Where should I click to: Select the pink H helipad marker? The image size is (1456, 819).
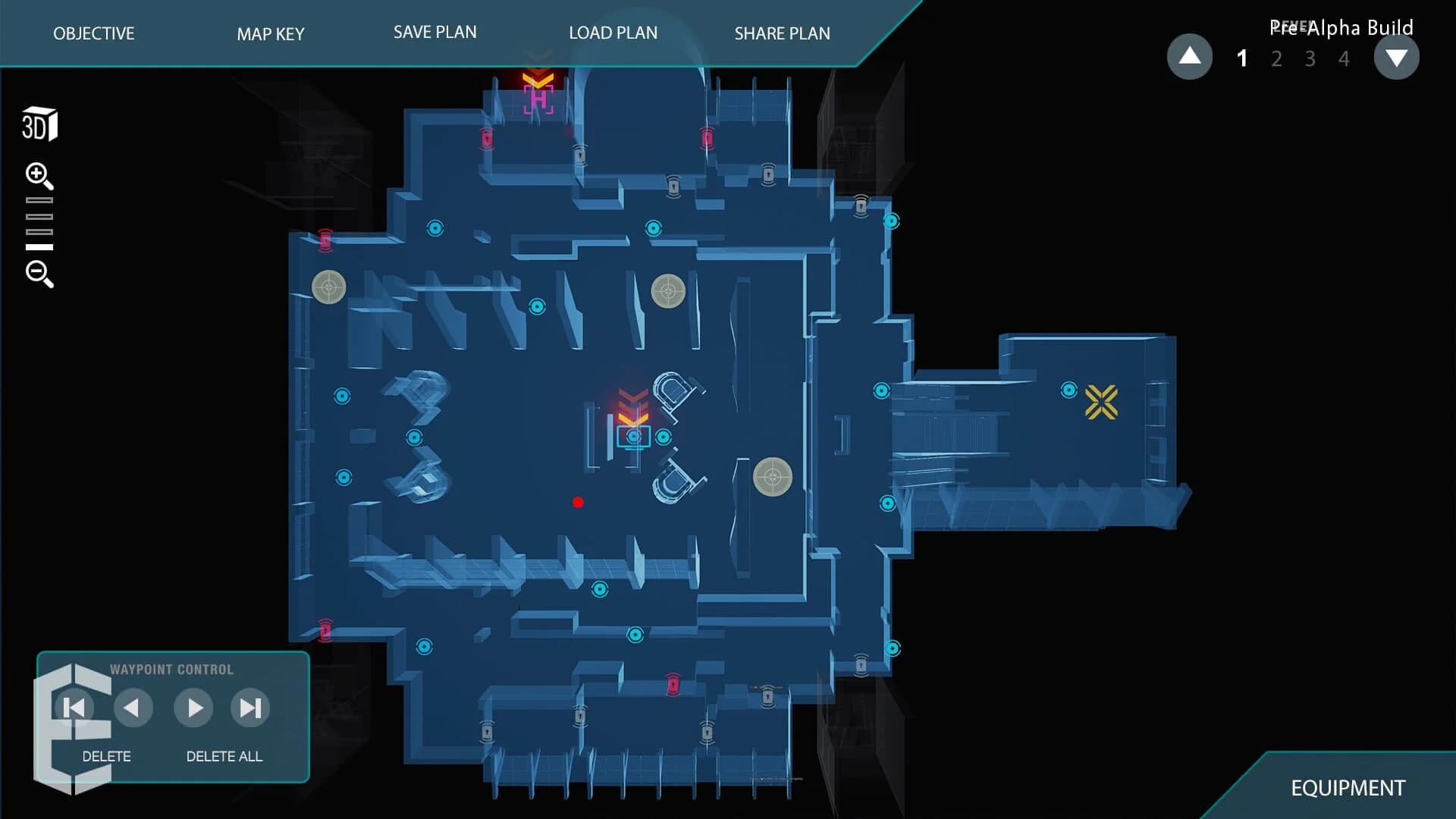[x=540, y=98]
